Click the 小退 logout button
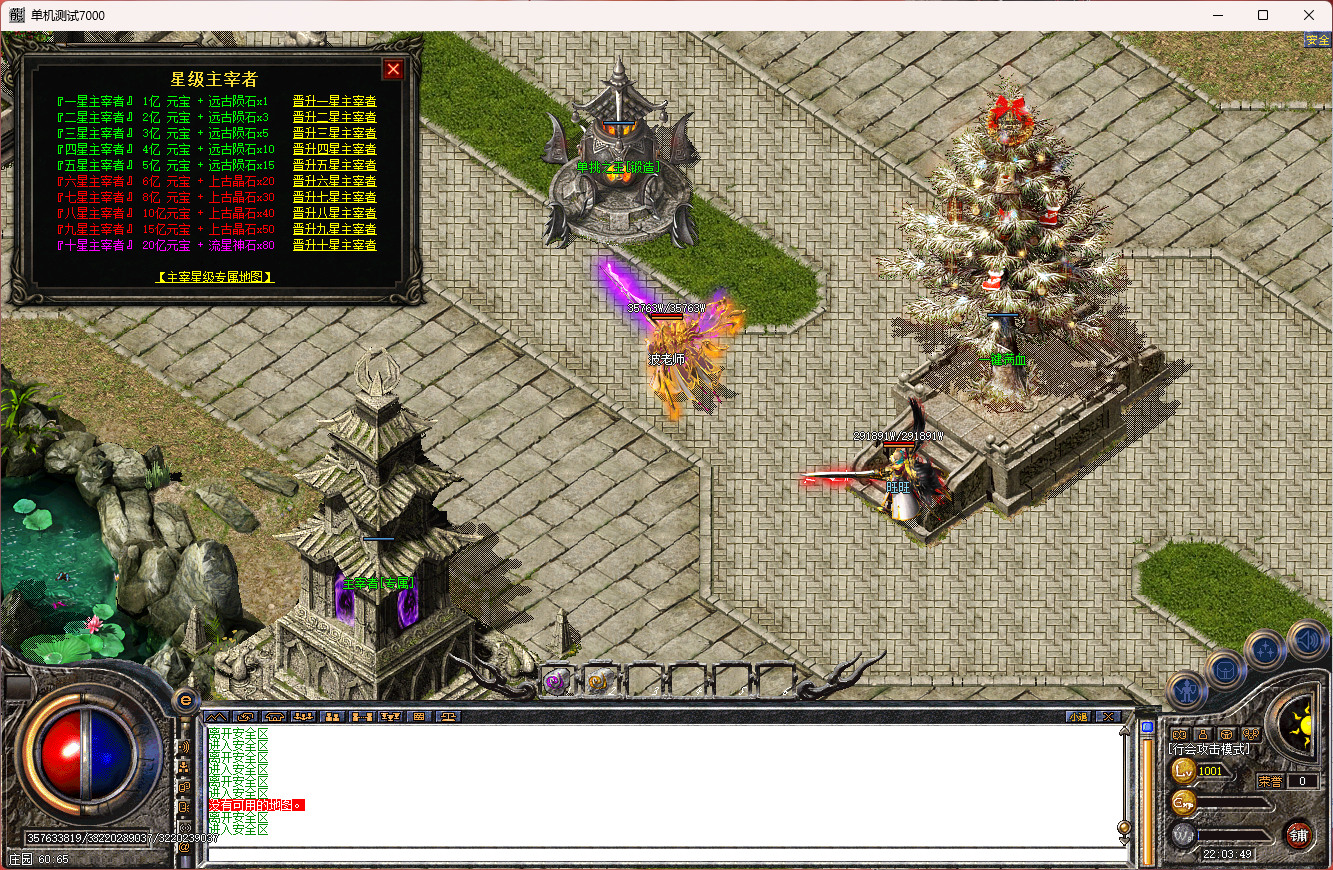This screenshot has height=870, width=1333. click(1077, 716)
